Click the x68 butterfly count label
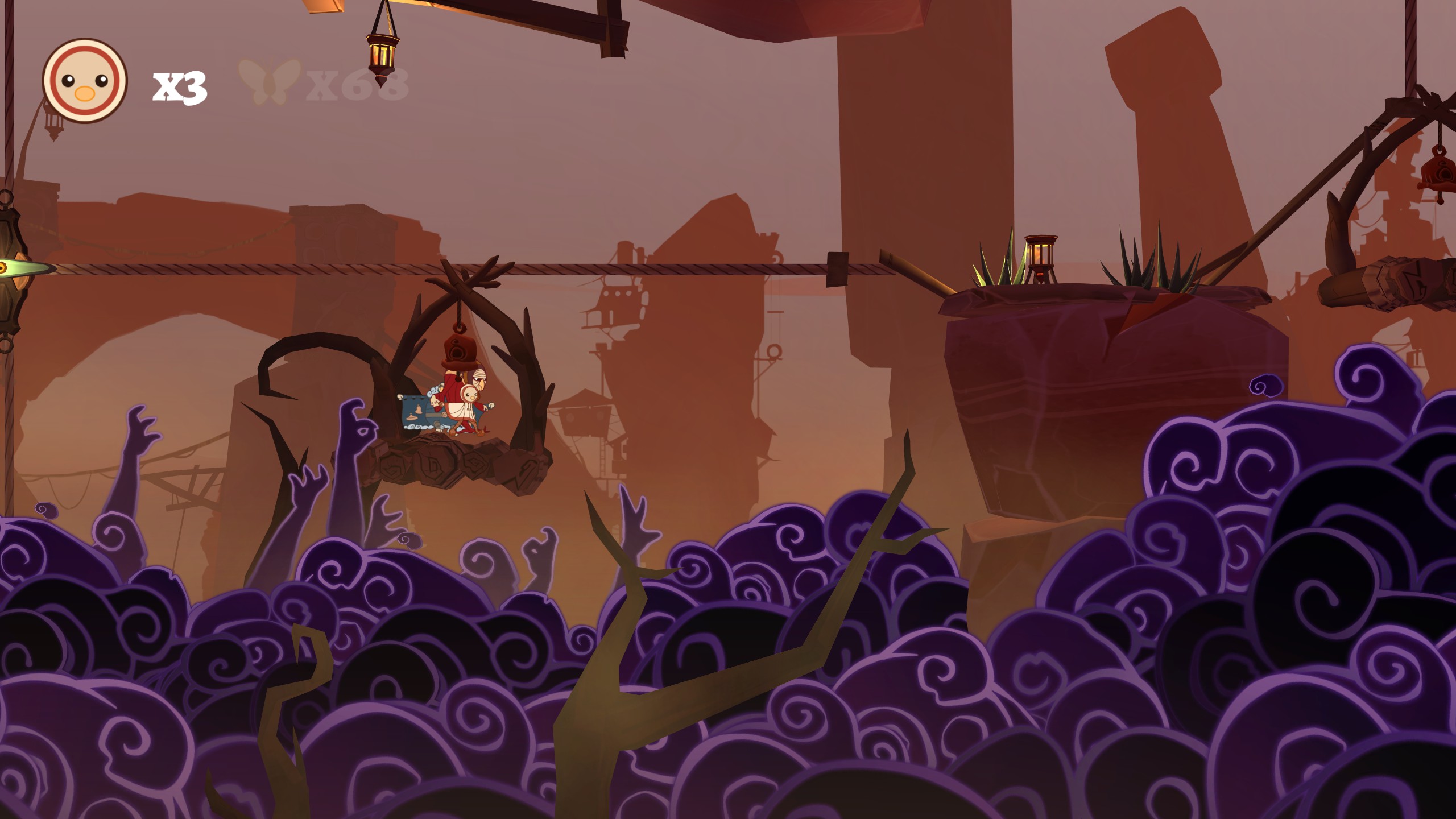Screen dimensions: 1456x819 tap(355, 85)
